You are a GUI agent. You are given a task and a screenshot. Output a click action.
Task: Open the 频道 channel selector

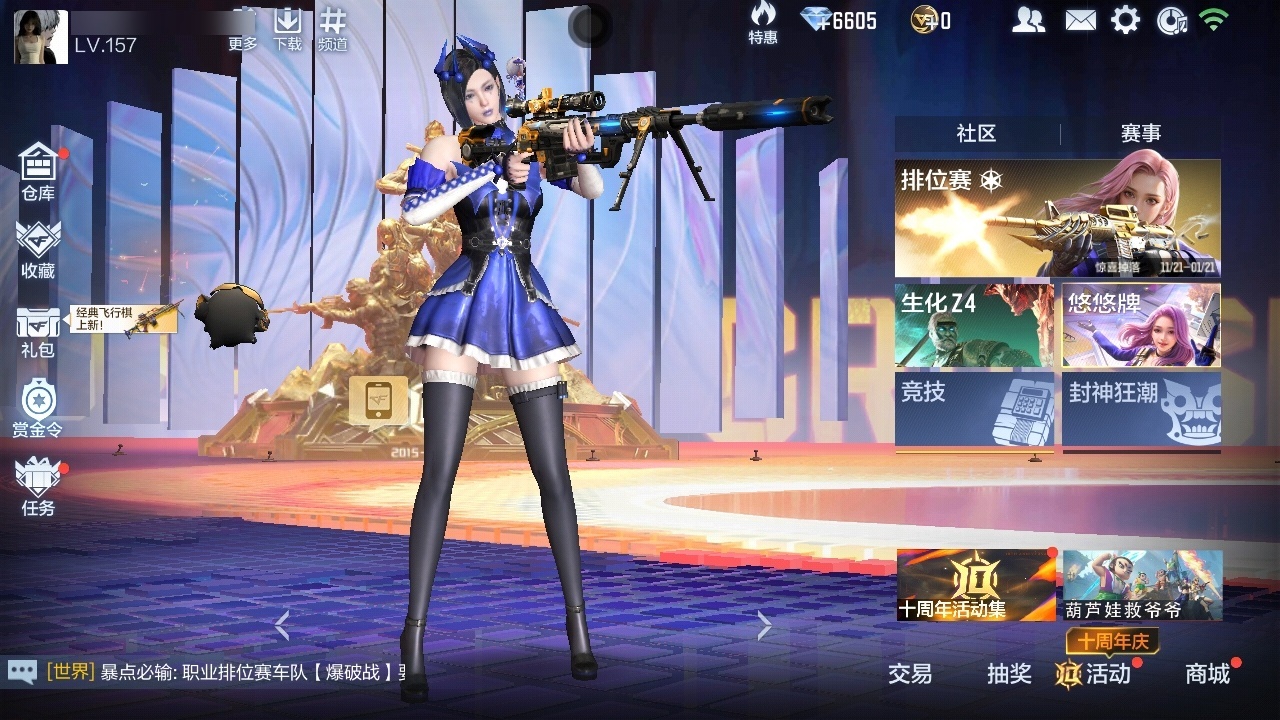coord(333,28)
